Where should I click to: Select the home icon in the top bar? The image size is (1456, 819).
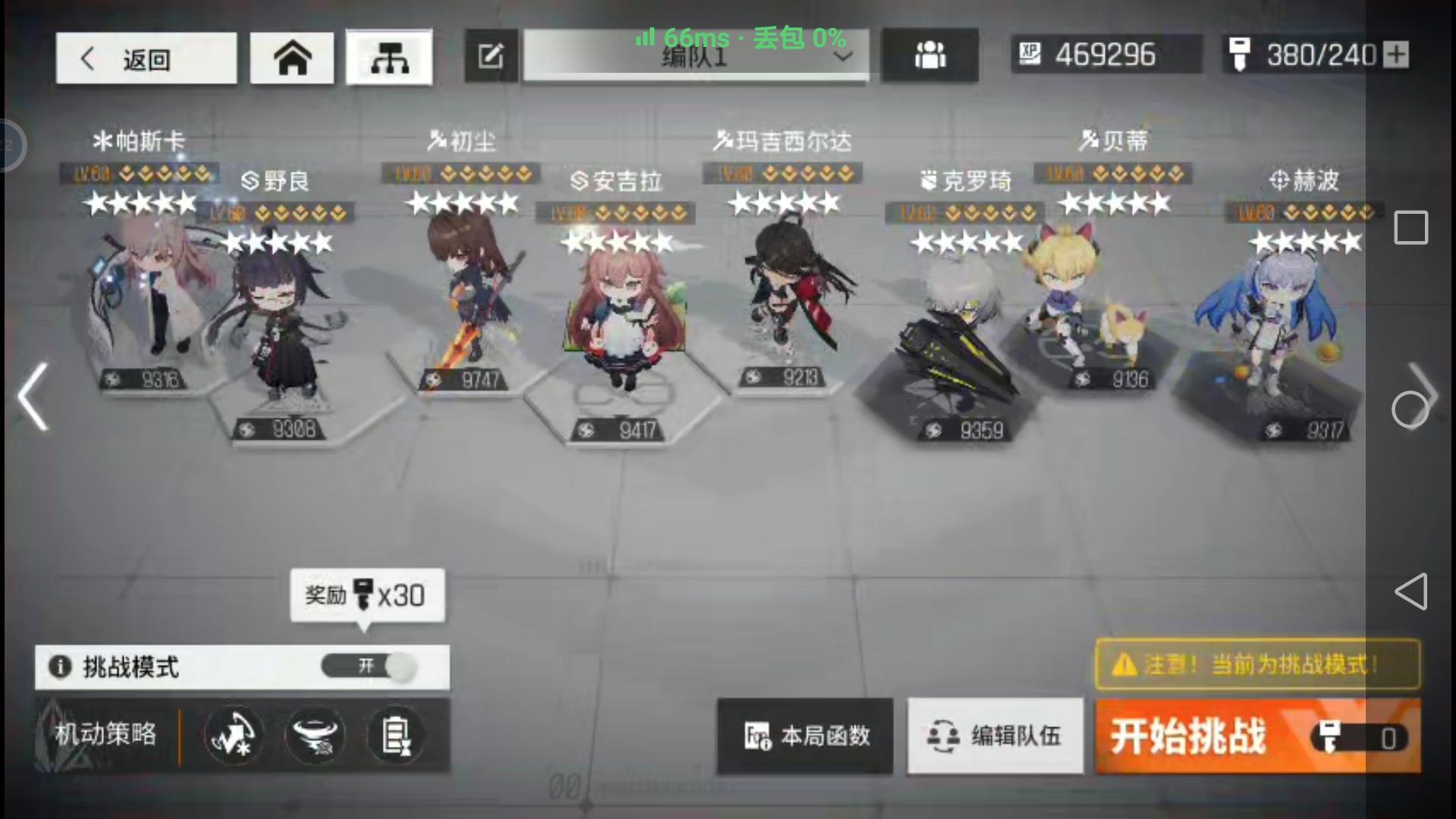[292, 57]
